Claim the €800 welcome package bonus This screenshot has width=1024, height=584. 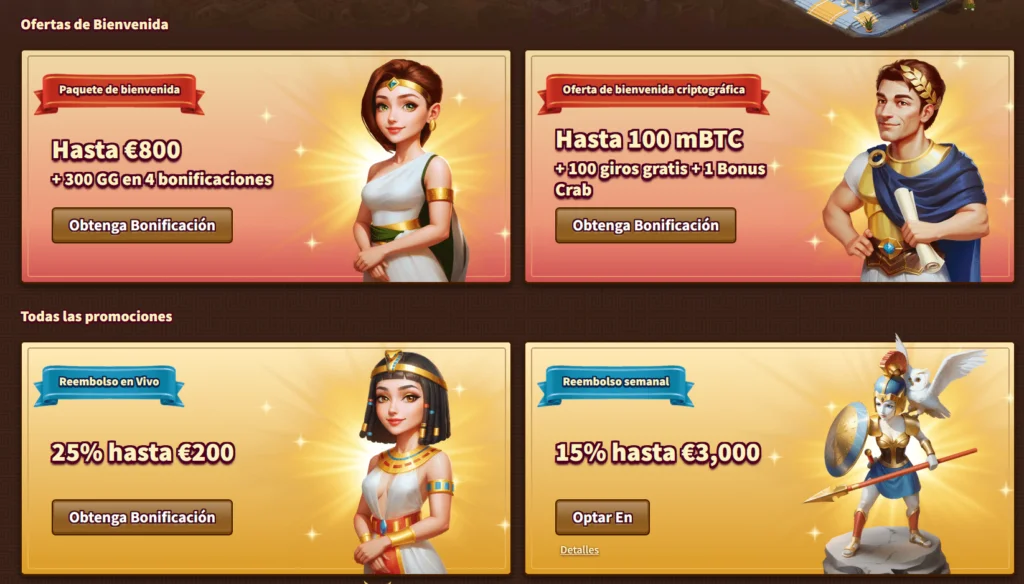point(142,225)
